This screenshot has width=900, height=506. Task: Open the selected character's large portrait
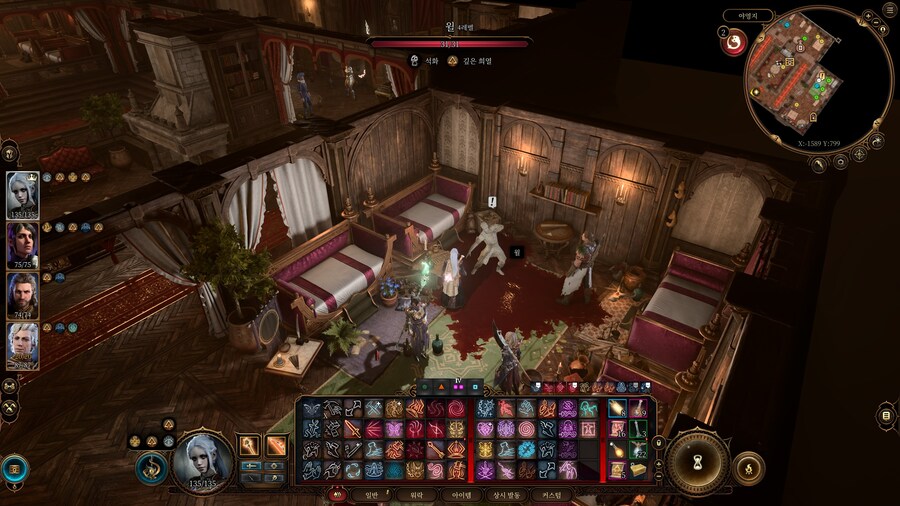203,461
